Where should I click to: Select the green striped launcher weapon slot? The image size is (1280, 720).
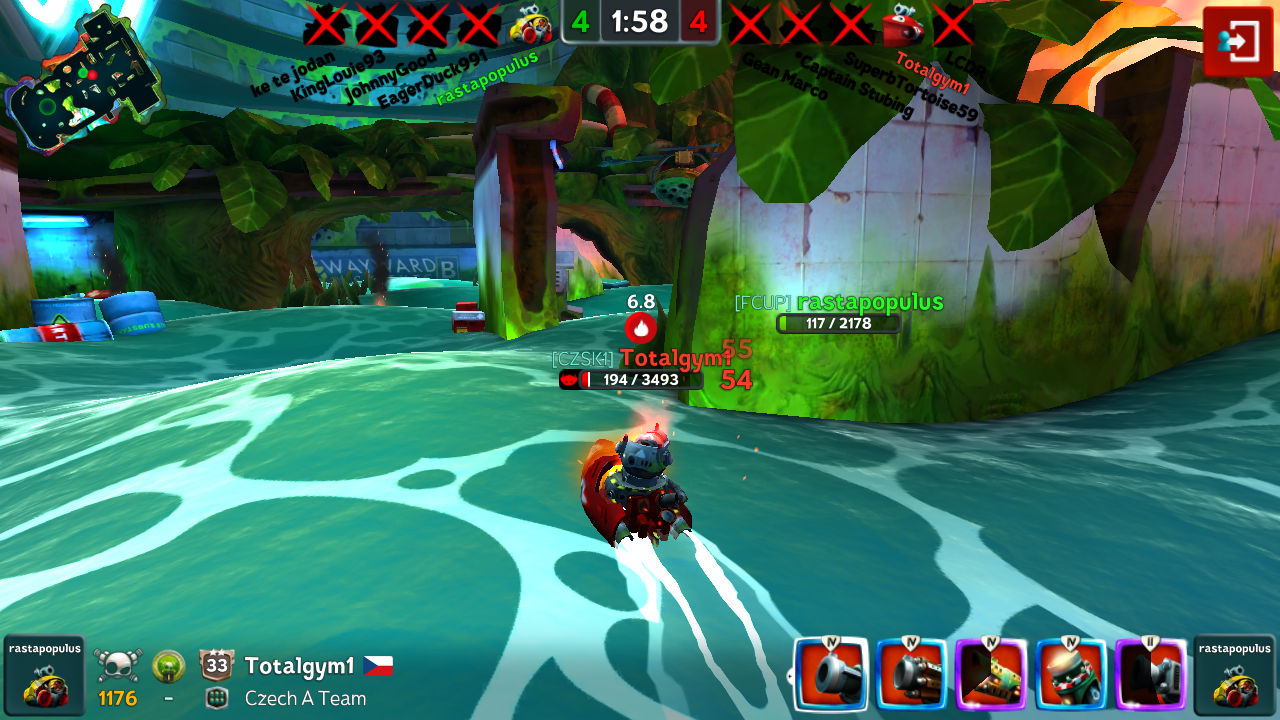click(x=1071, y=676)
